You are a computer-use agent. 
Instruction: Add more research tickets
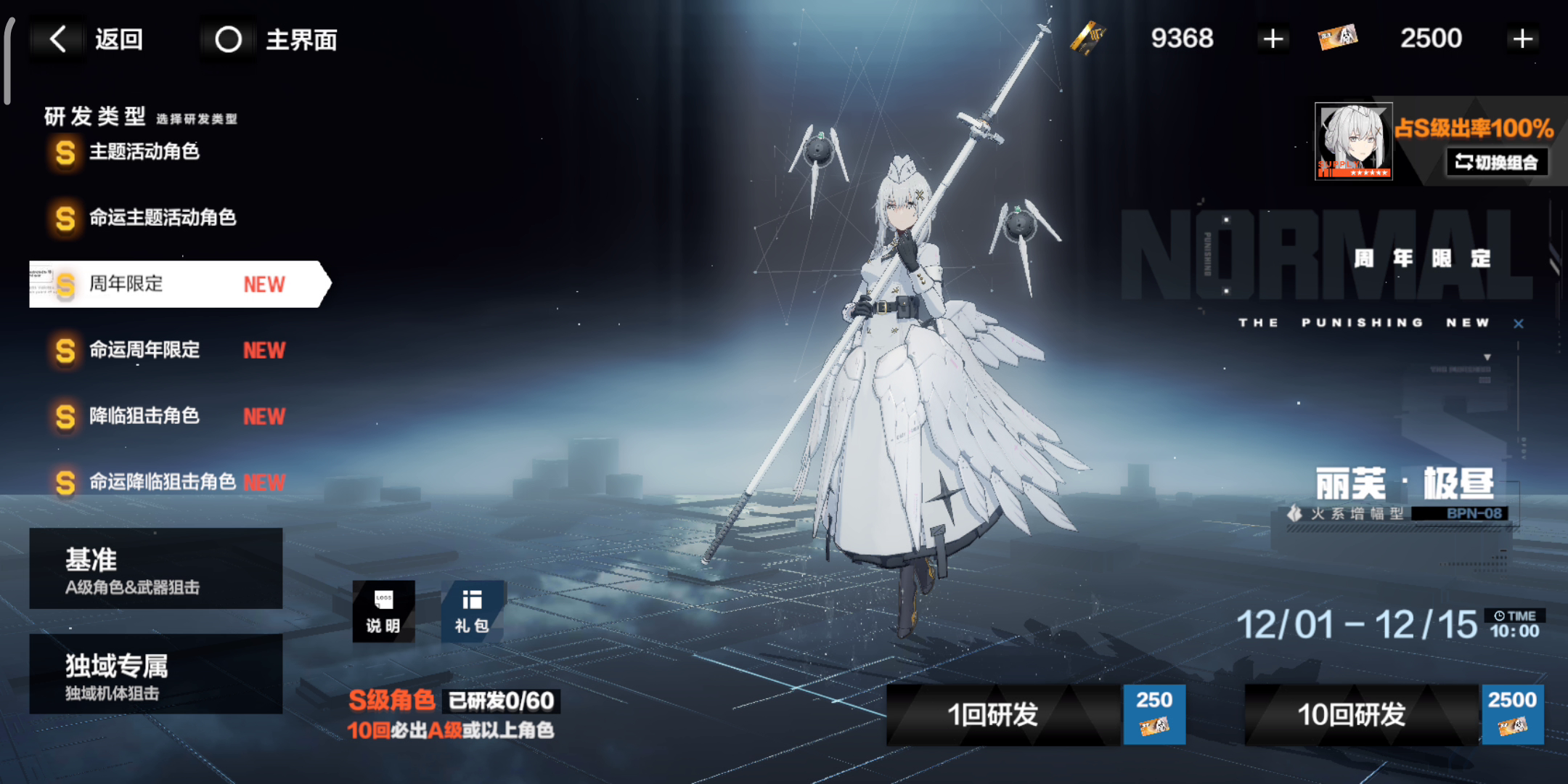(x=1522, y=39)
